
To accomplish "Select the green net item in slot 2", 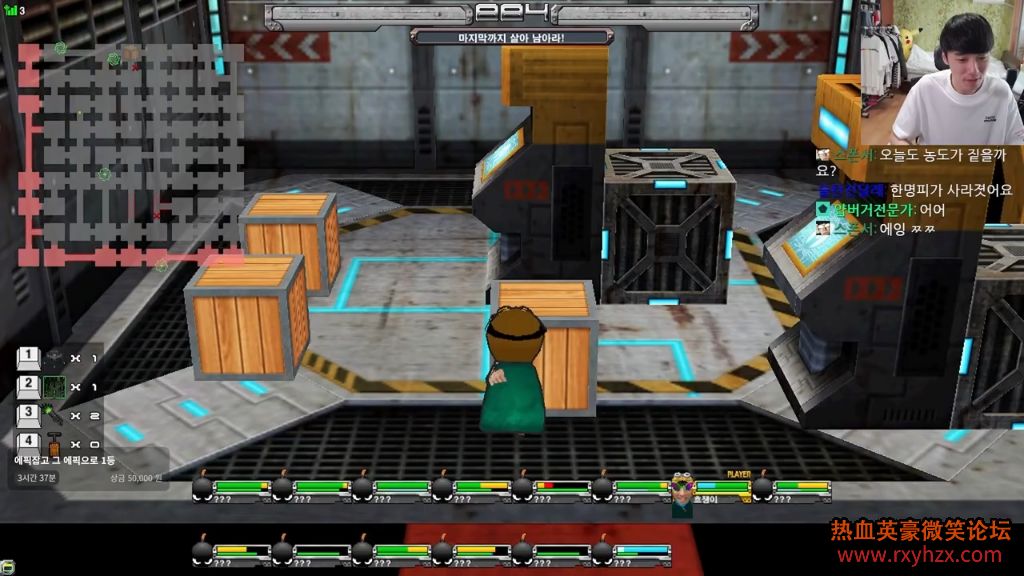I will coord(54,386).
